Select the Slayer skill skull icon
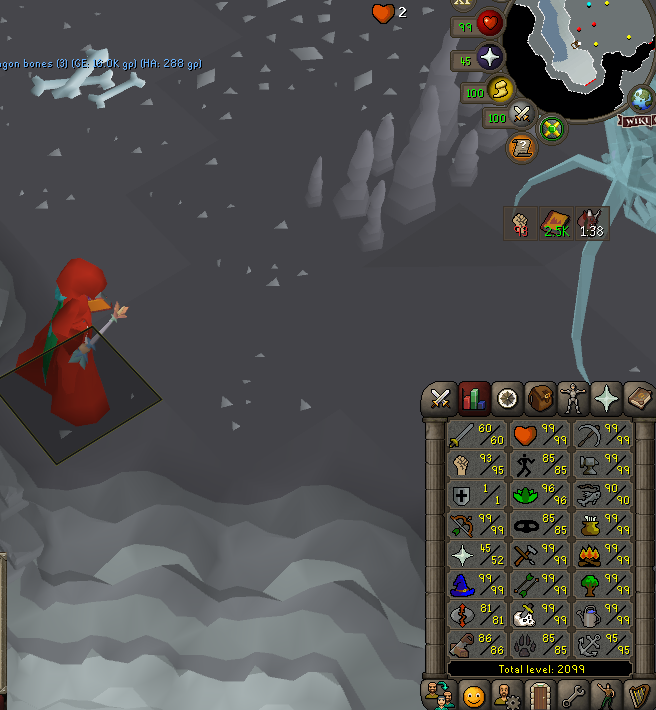The height and width of the screenshot is (710, 656). tap(539, 613)
